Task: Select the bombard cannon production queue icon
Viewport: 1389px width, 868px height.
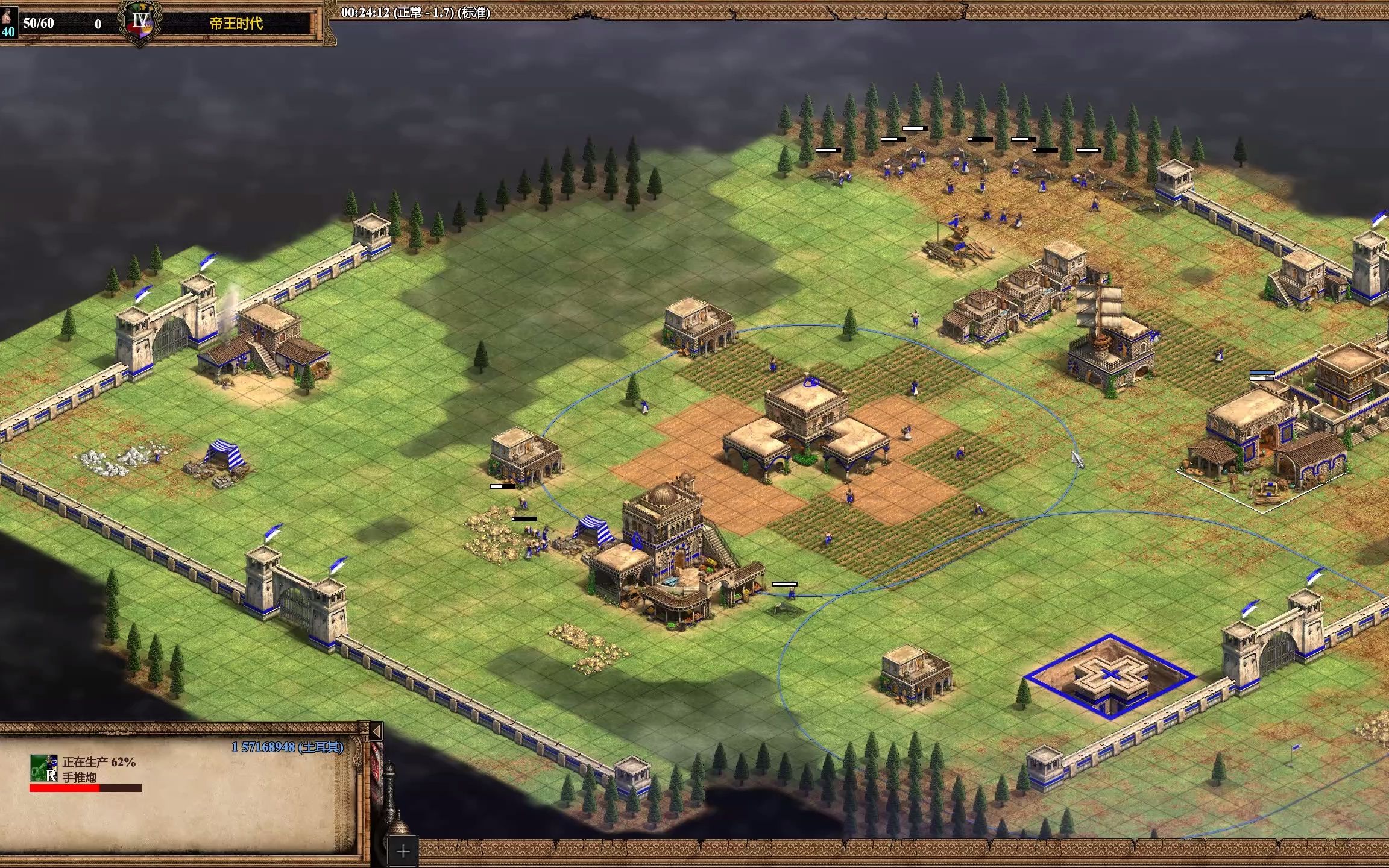Action: pos(43,769)
